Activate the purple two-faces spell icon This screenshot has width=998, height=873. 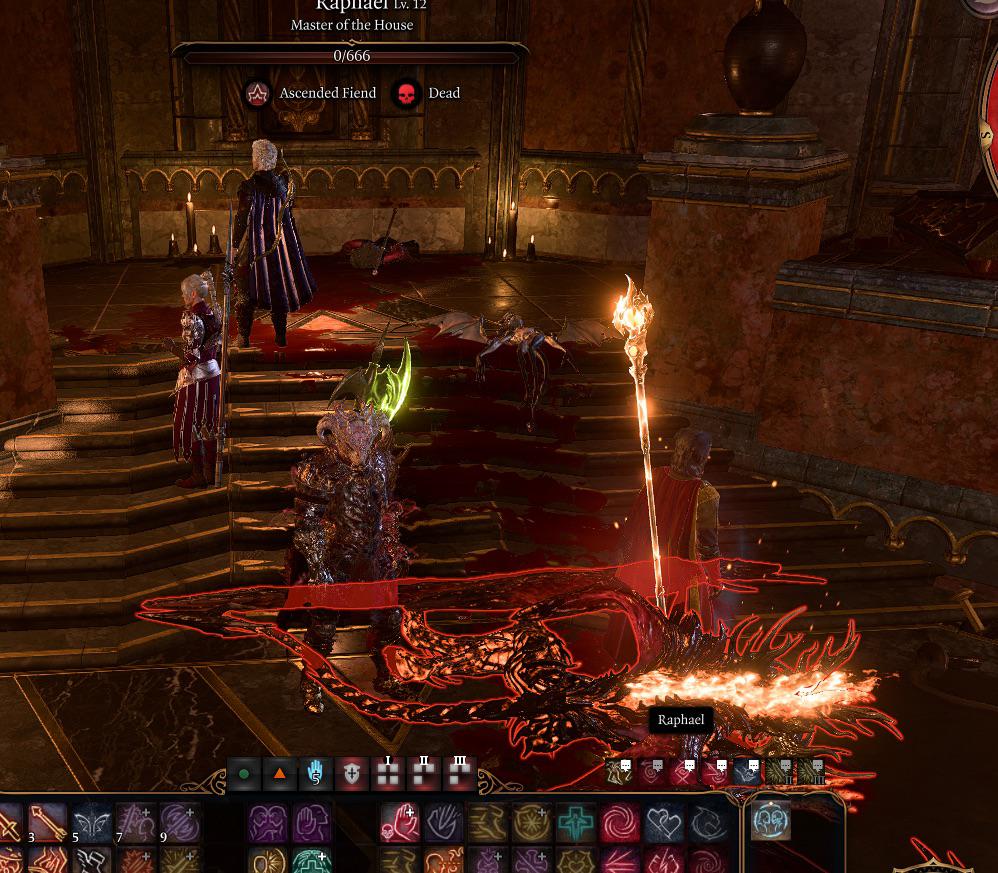267,823
